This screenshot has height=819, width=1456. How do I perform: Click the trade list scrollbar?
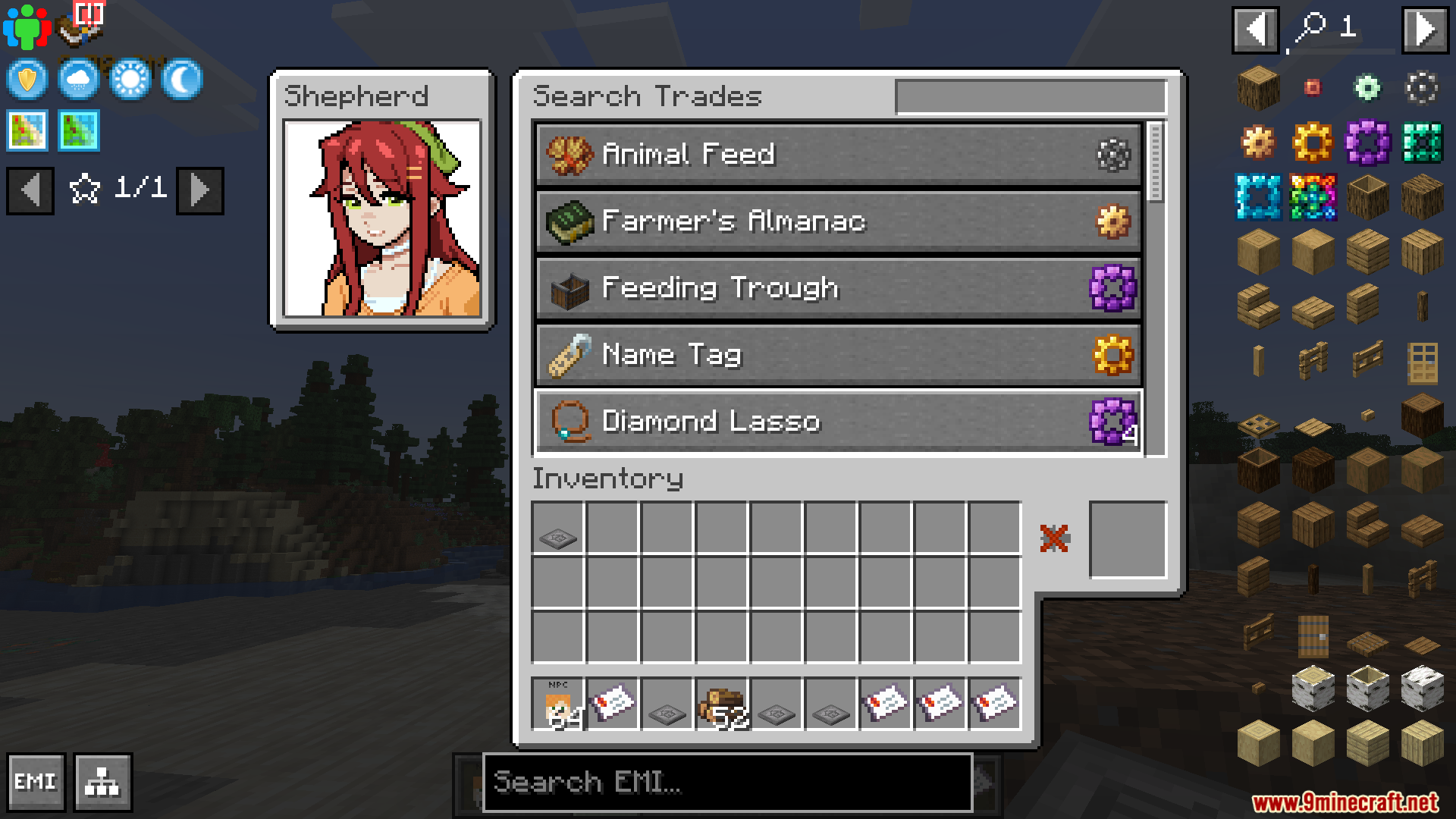(1155, 159)
